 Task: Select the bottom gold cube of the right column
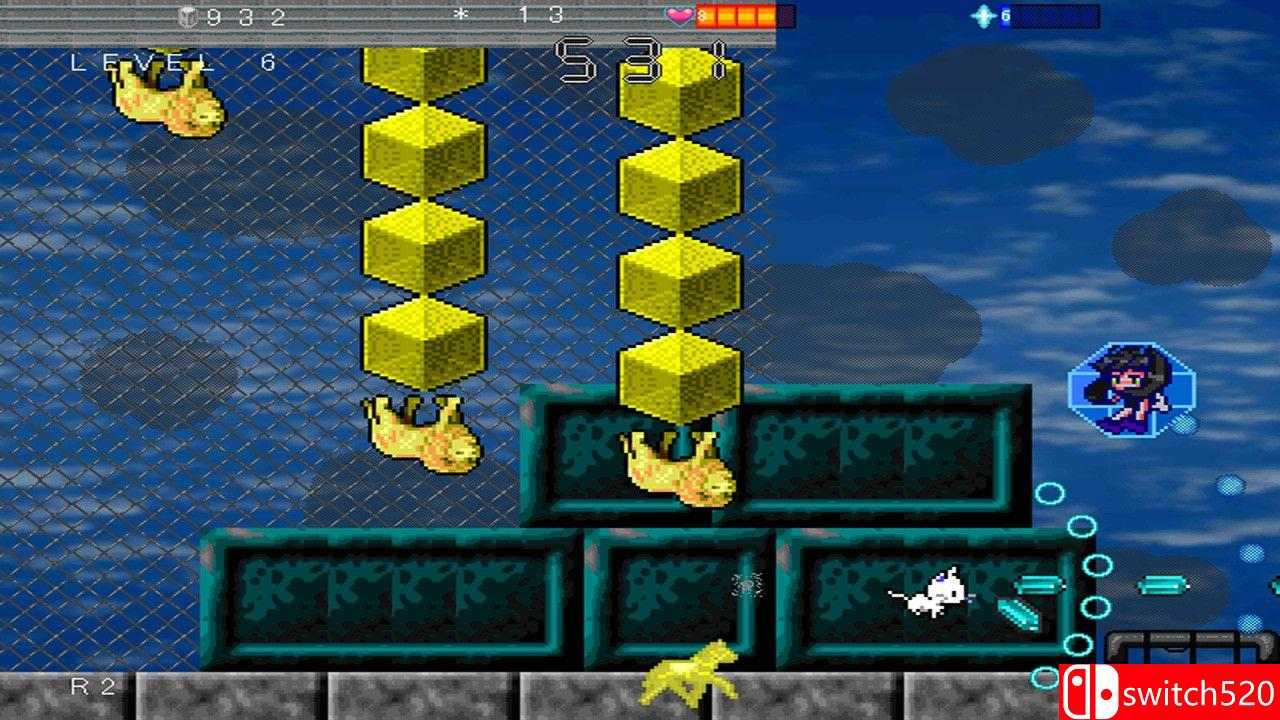point(680,375)
